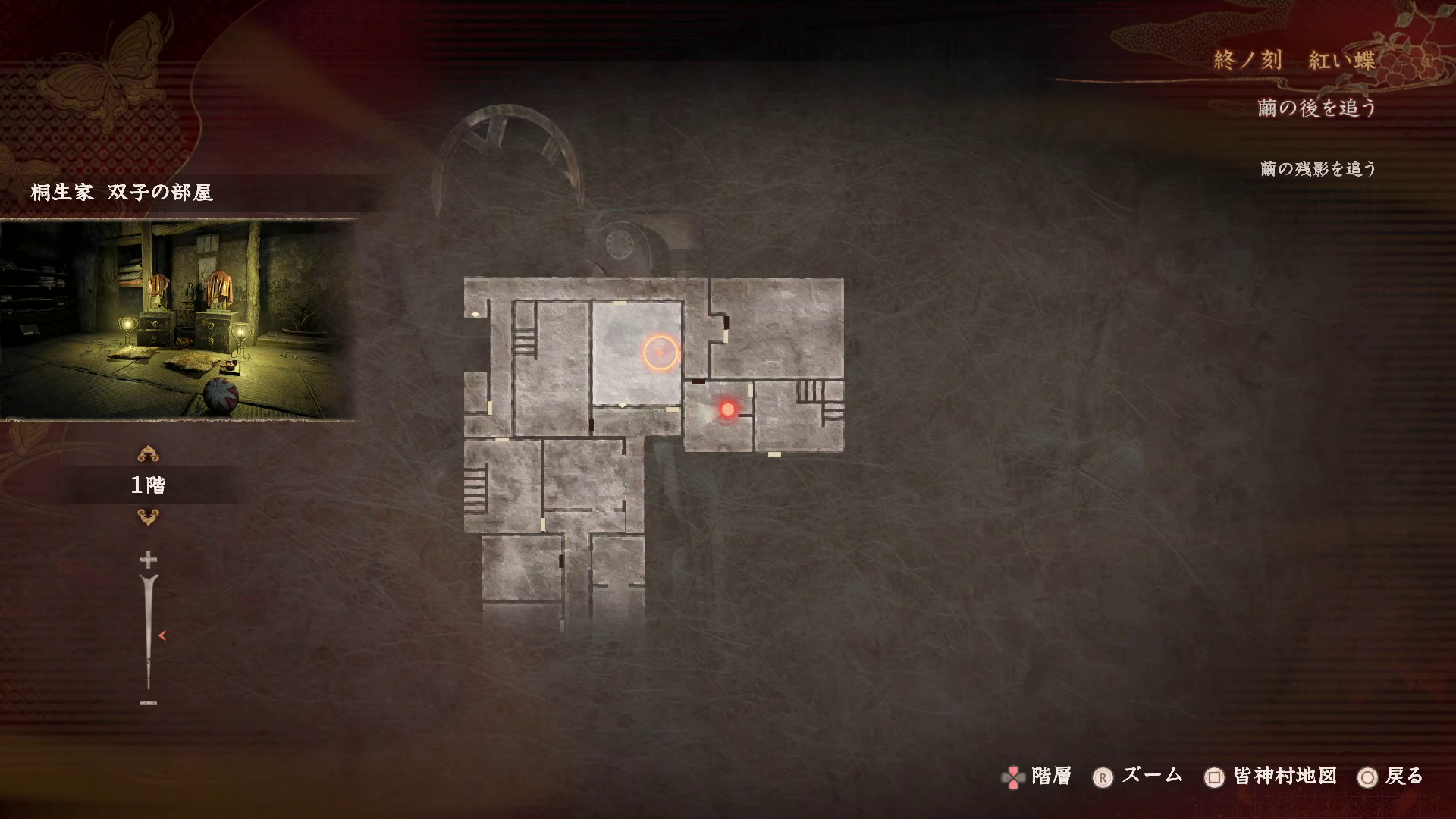1456x819 pixels.
Task: Click the red marker on the zoom slider
Action: click(162, 635)
